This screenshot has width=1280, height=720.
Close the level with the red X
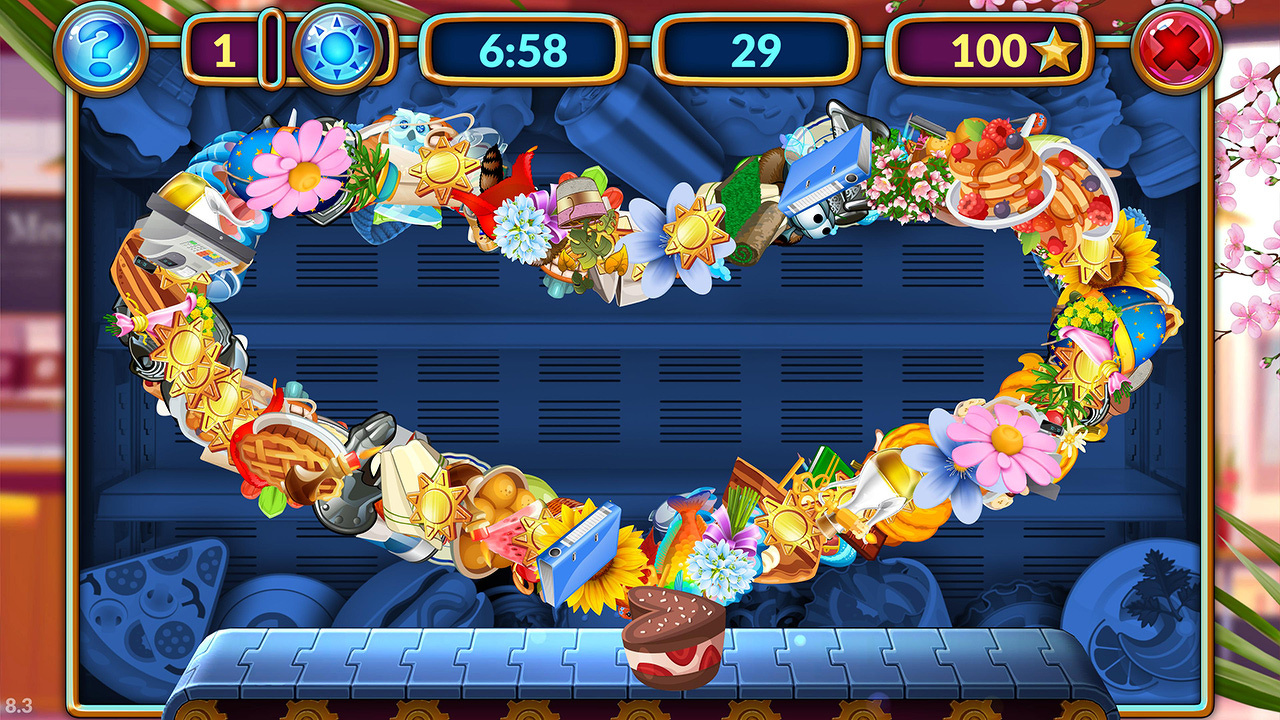tap(1176, 48)
